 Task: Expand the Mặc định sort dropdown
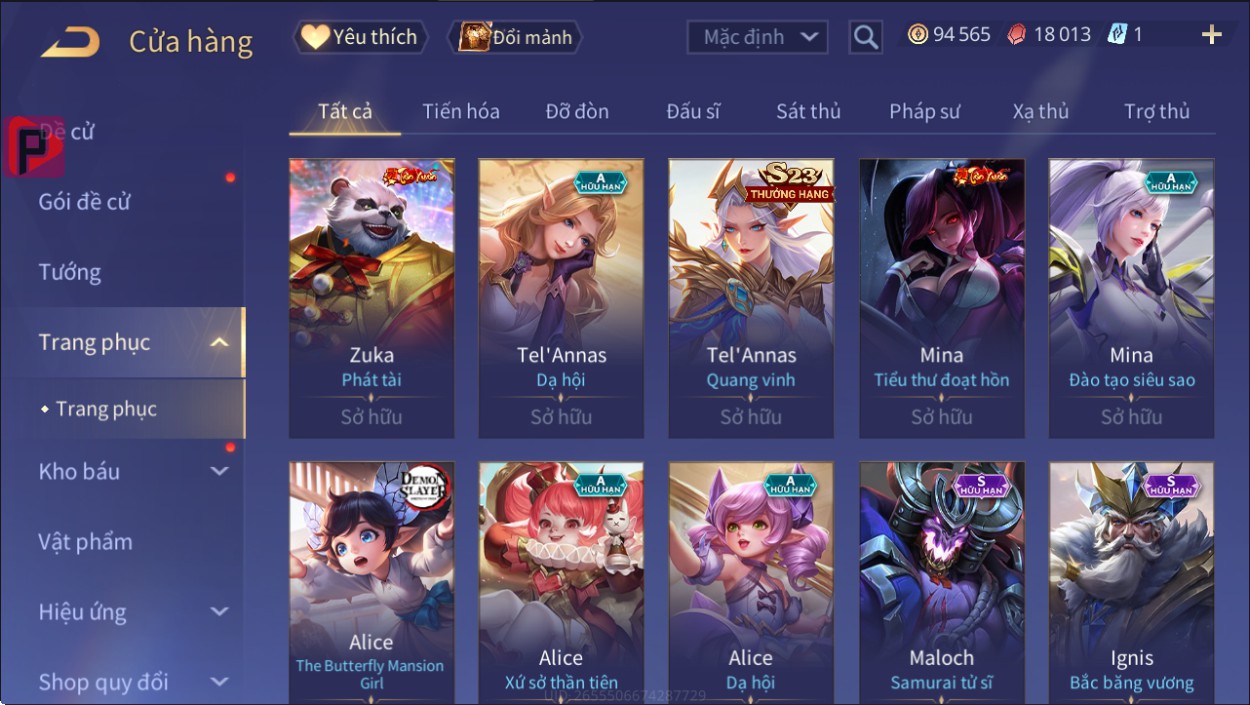(x=757, y=38)
